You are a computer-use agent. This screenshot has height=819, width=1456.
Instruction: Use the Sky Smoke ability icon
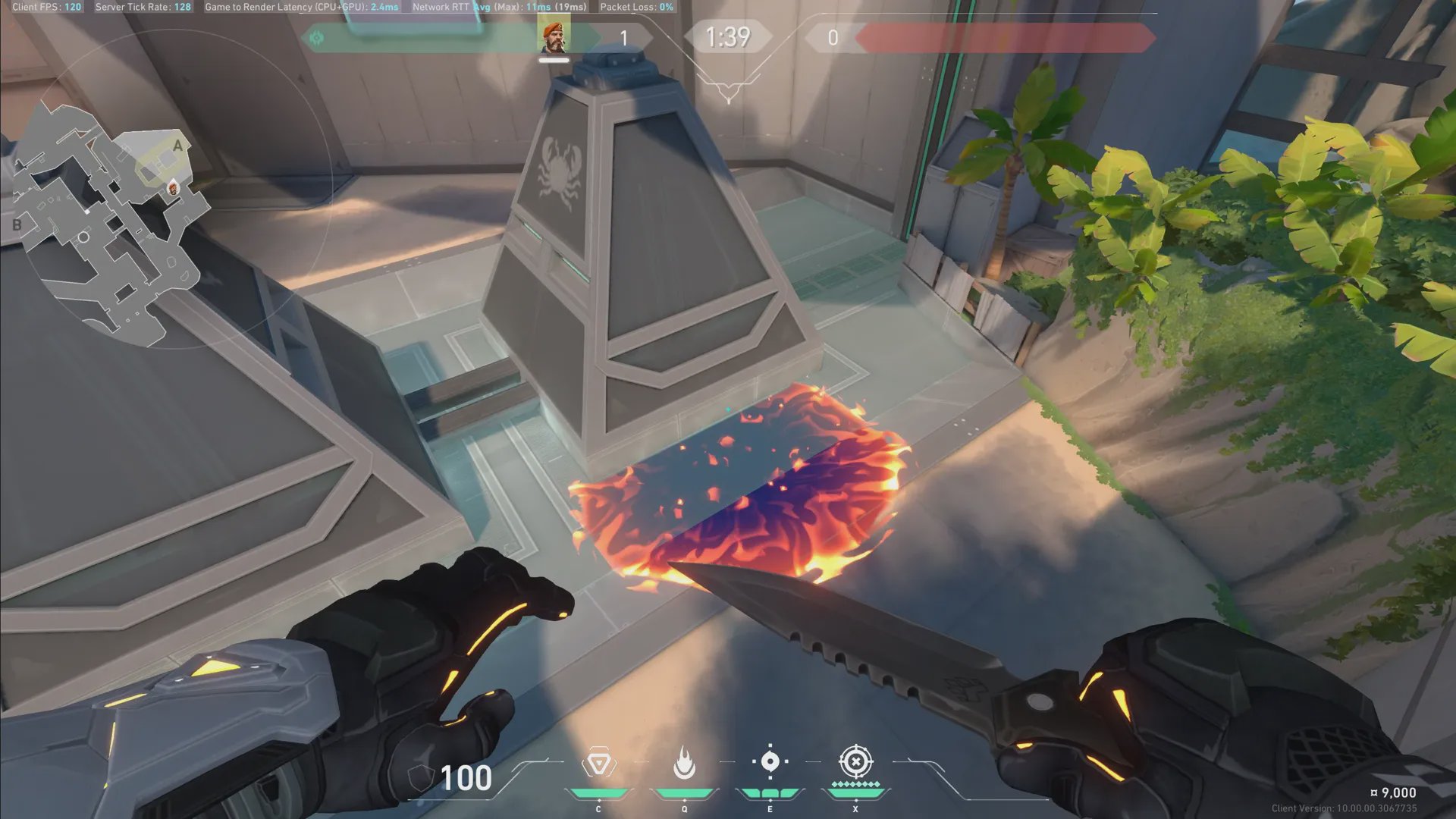tap(770, 761)
